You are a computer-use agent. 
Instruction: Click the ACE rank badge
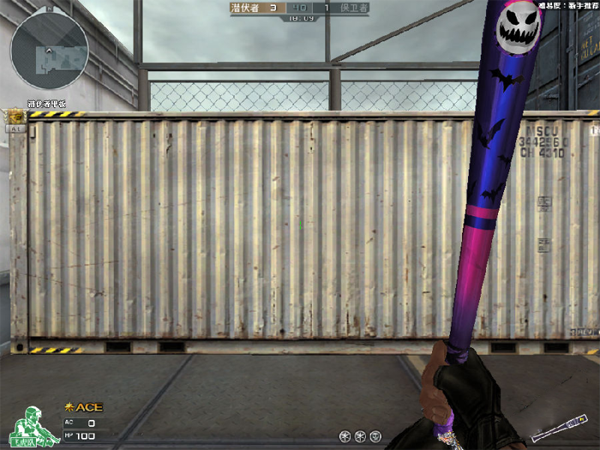pyautogui.click(x=84, y=408)
